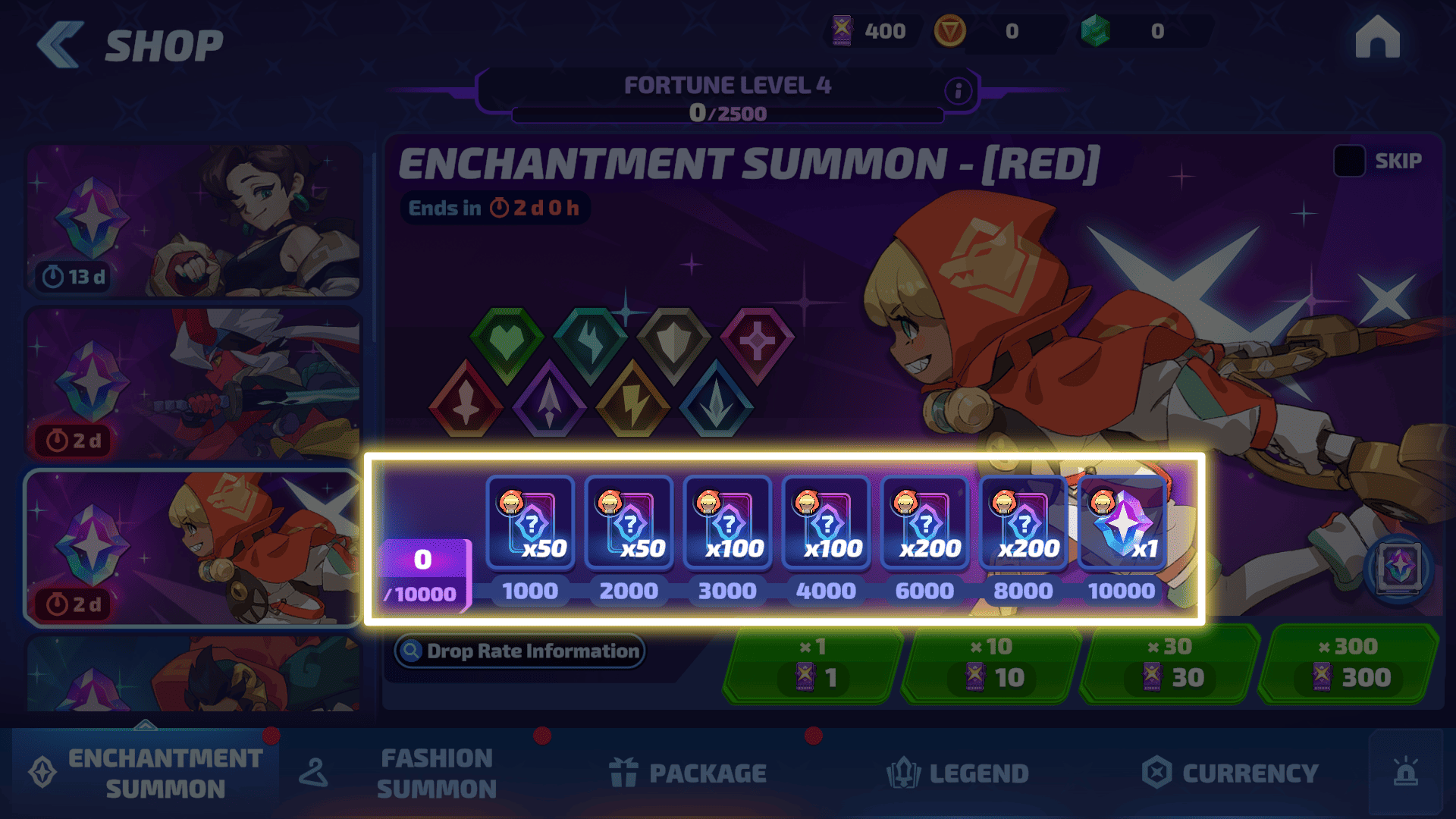Viewport: 1456px width, 819px height.
Task: Summon x300 for 300 tickets
Action: click(x=1348, y=665)
